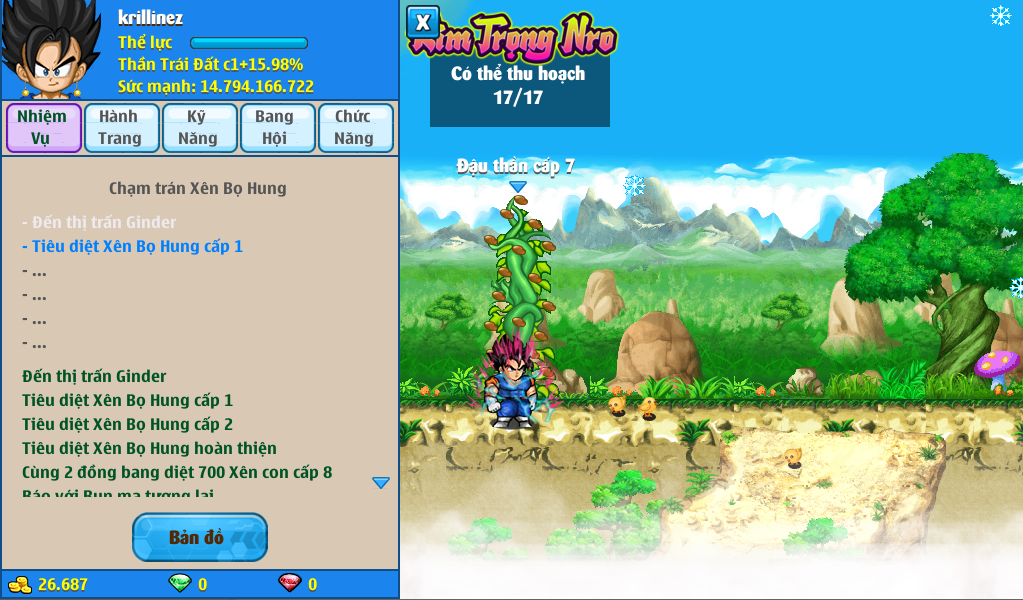Select the Kỹ Năng tab
Viewport: 1023px width, 600px height.
[x=199, y=128]
